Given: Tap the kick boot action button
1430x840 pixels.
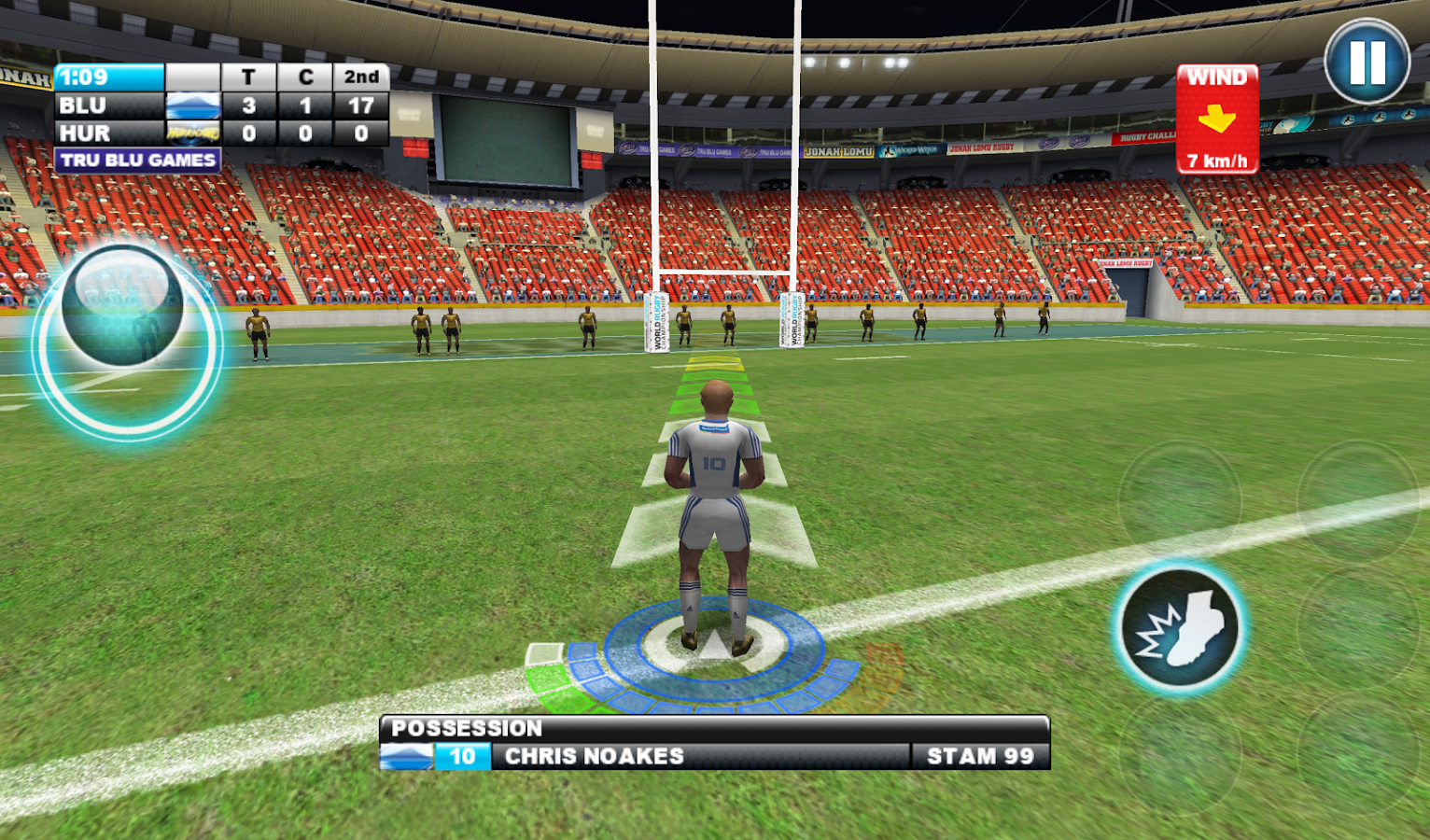Looking at the screenshot, I should coord(1180,628).
